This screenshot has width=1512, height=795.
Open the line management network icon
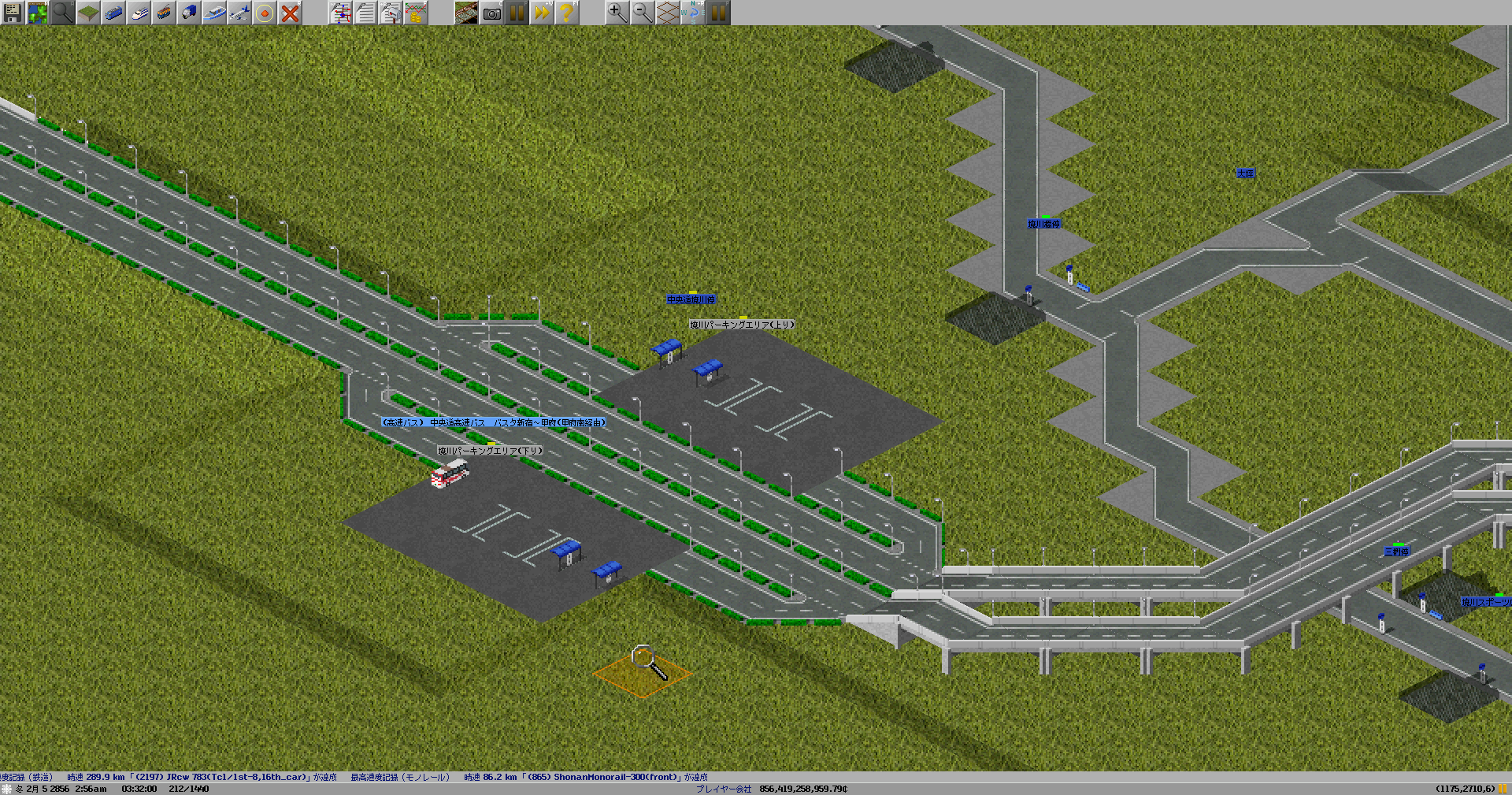pos(340,13)
